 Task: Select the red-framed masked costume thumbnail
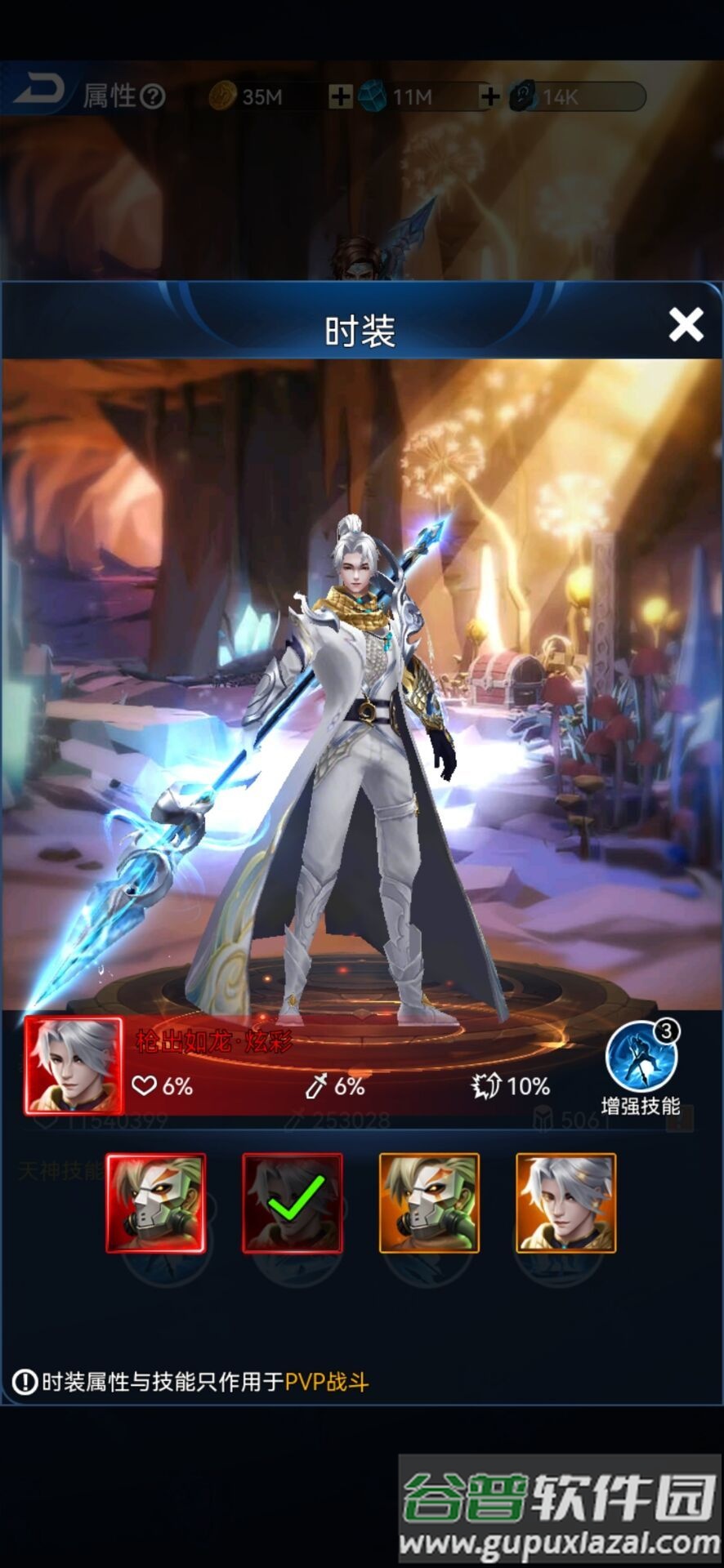tap(155, 1202)
